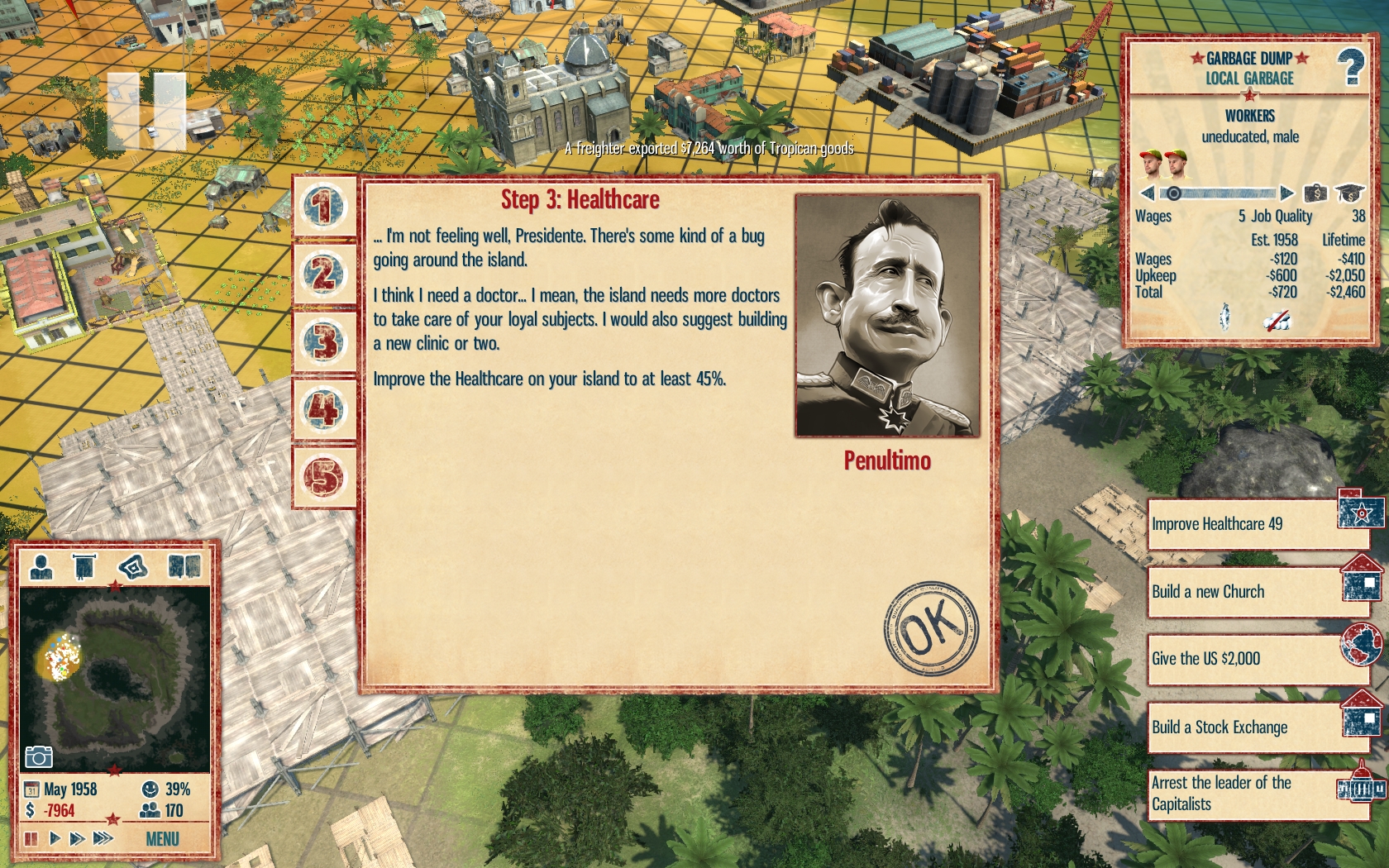Select step 1 in the tutorial list
1389x868 pixels.
(x=324, y=206)
